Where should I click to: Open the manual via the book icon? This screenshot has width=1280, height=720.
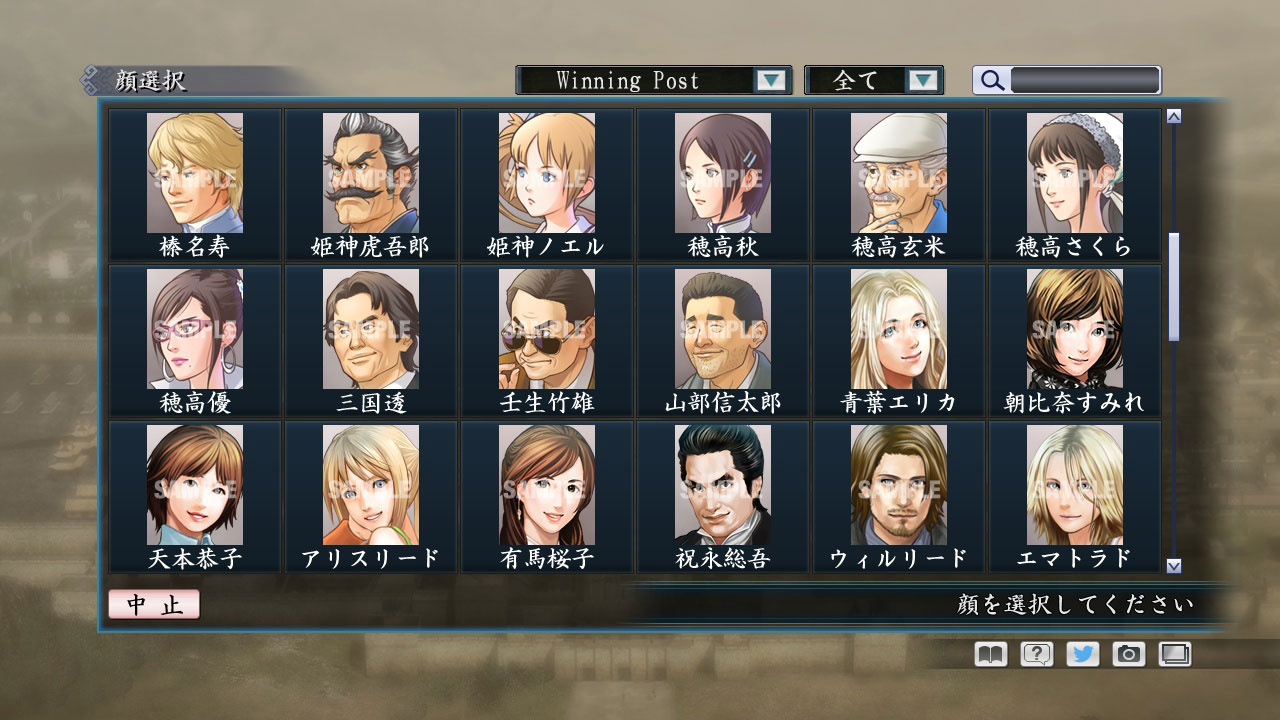coord(987,654)
